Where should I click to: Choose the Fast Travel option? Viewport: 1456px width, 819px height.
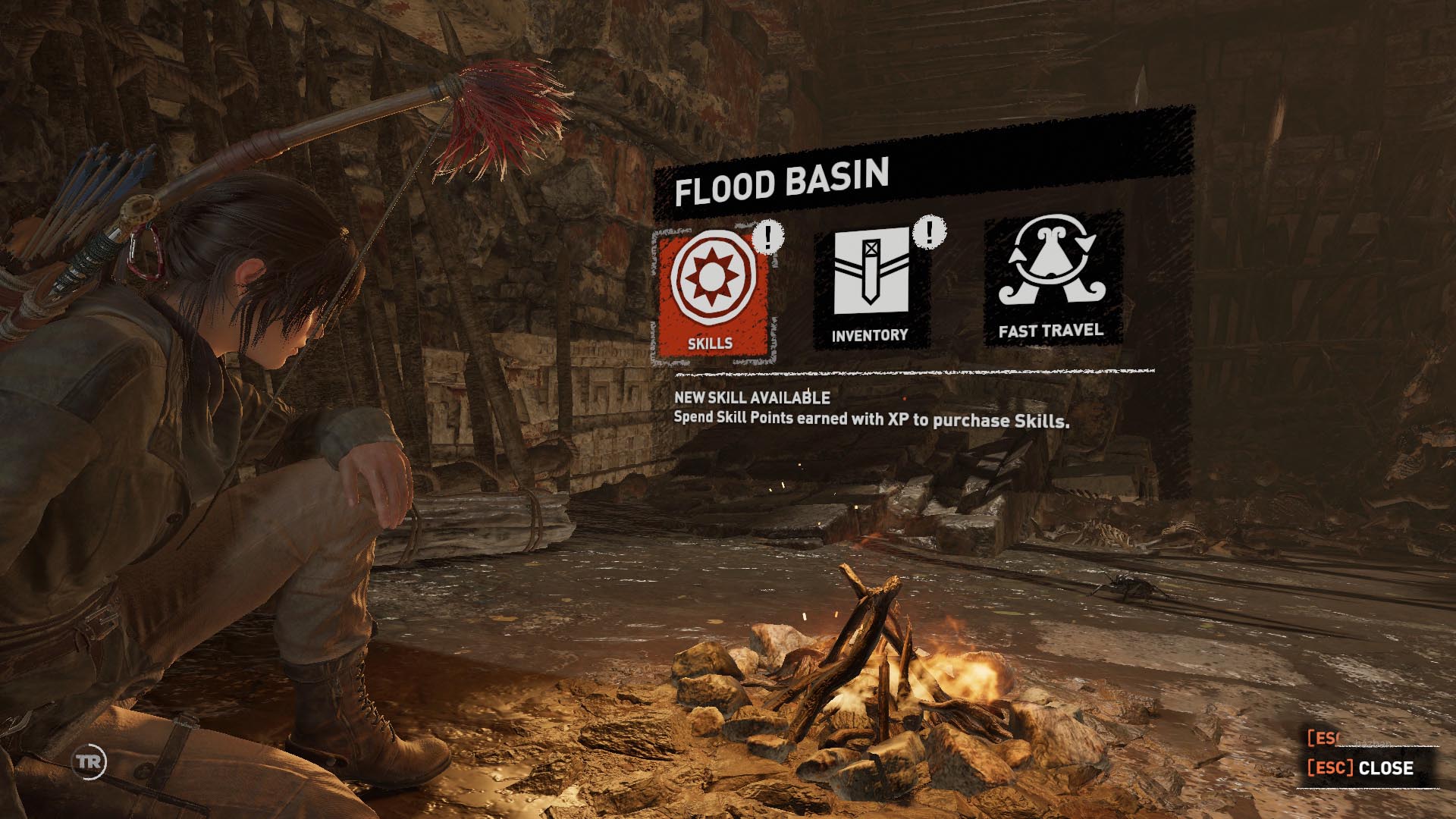[x=1051, y=278]
